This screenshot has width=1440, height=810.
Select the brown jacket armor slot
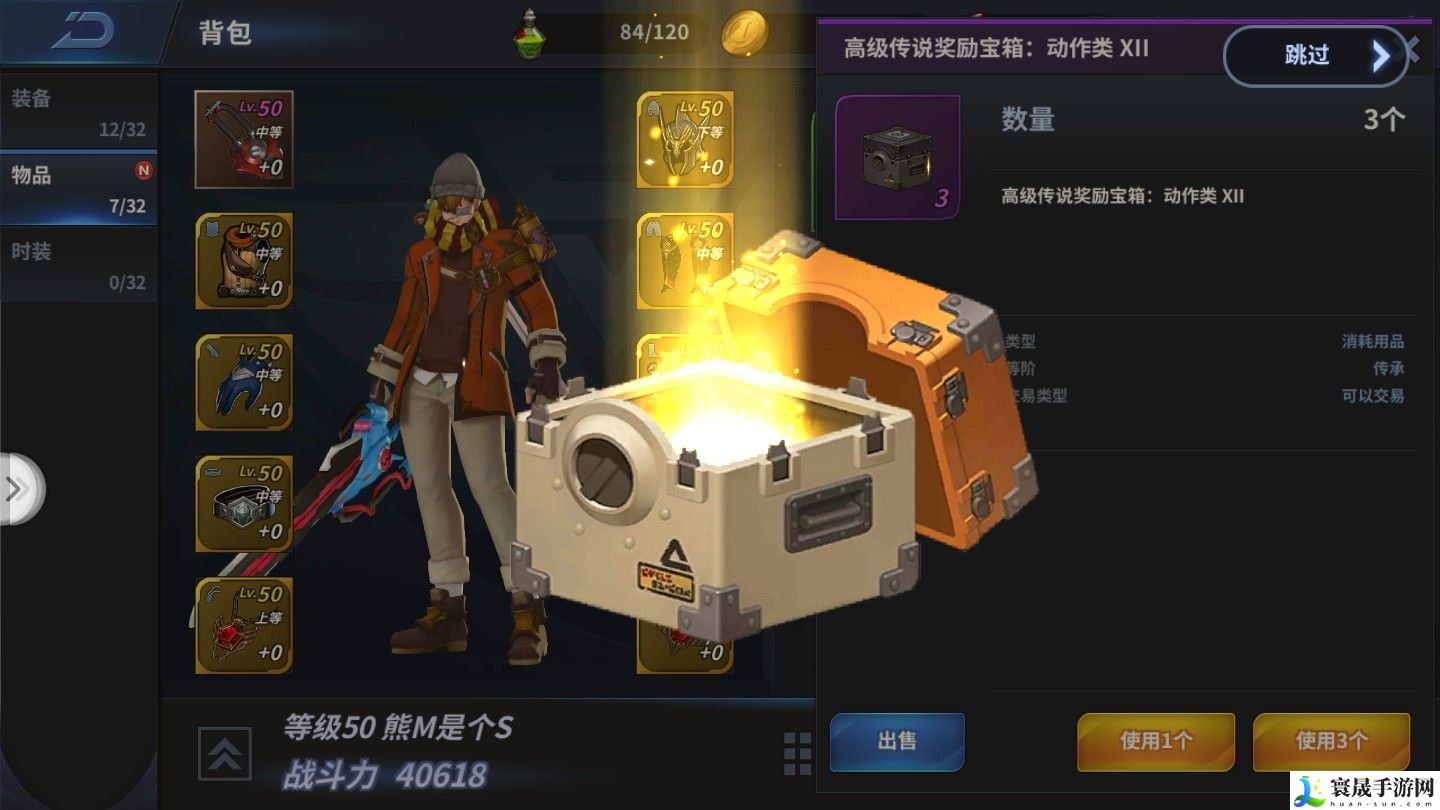click(x=244, y=260)
